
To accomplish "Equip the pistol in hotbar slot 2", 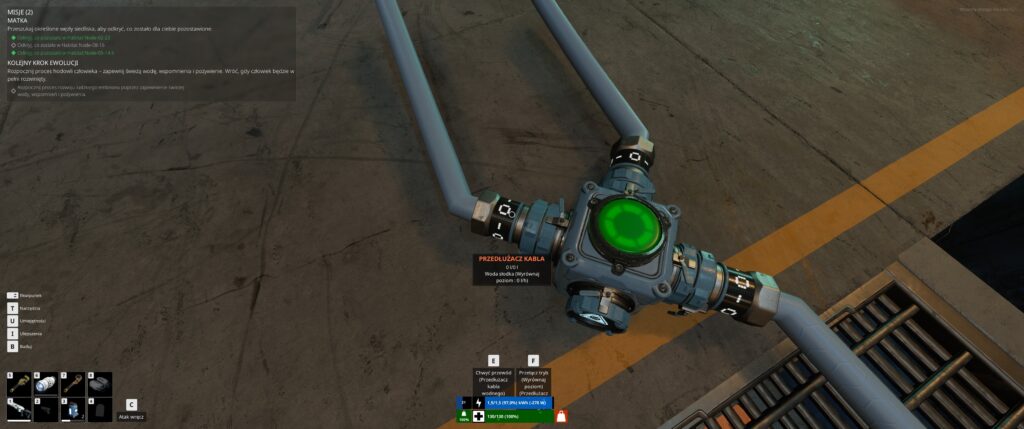I will (46, 409).
